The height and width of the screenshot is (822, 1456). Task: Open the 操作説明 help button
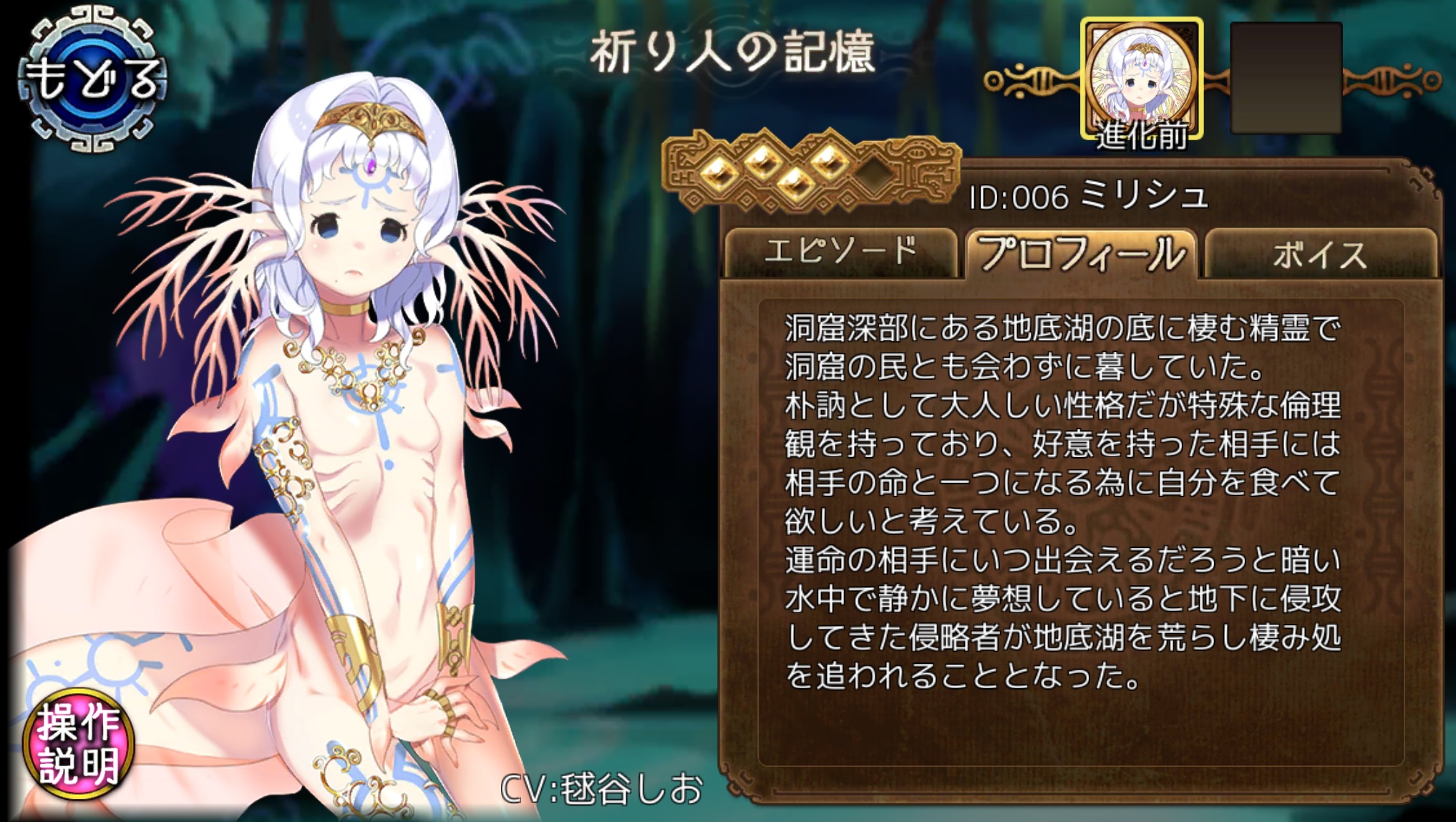[79, 744]
